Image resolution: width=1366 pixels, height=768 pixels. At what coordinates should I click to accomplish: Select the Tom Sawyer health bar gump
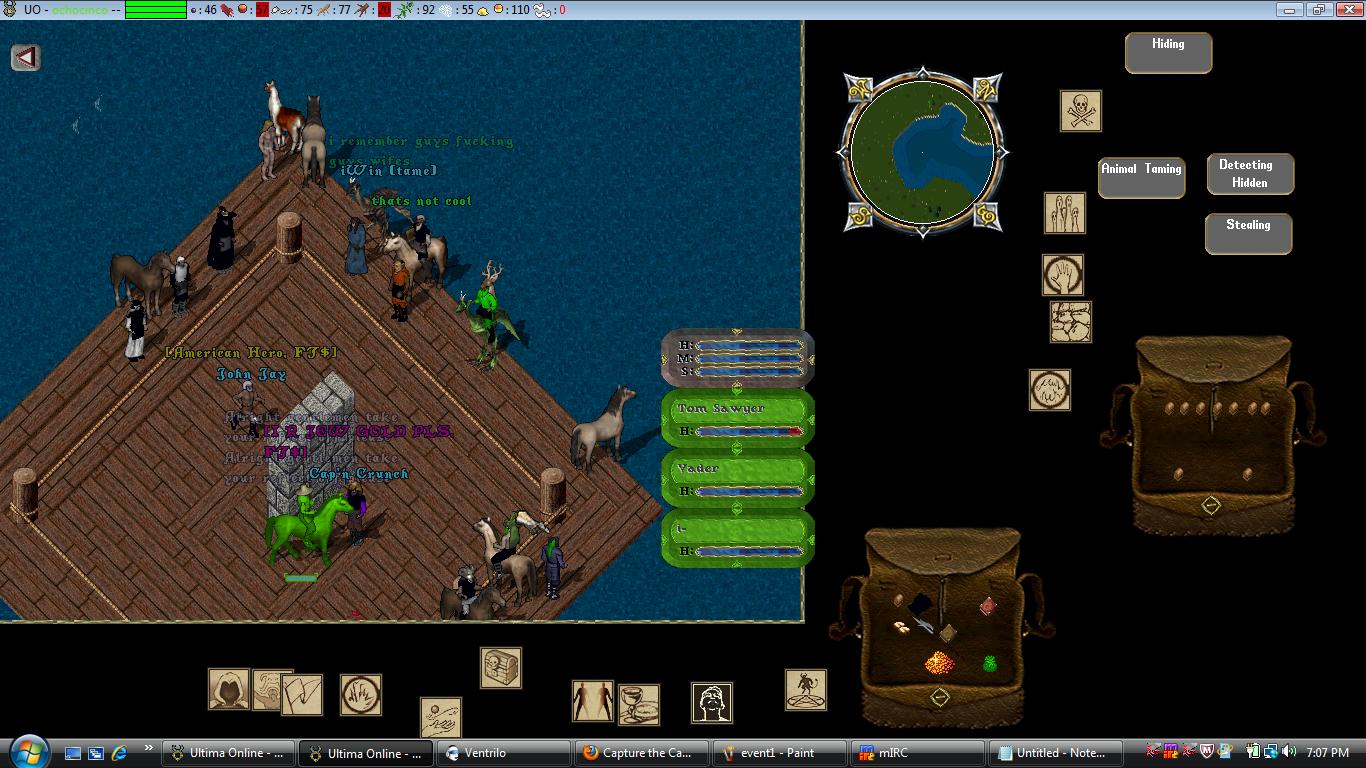pos(737,418)
